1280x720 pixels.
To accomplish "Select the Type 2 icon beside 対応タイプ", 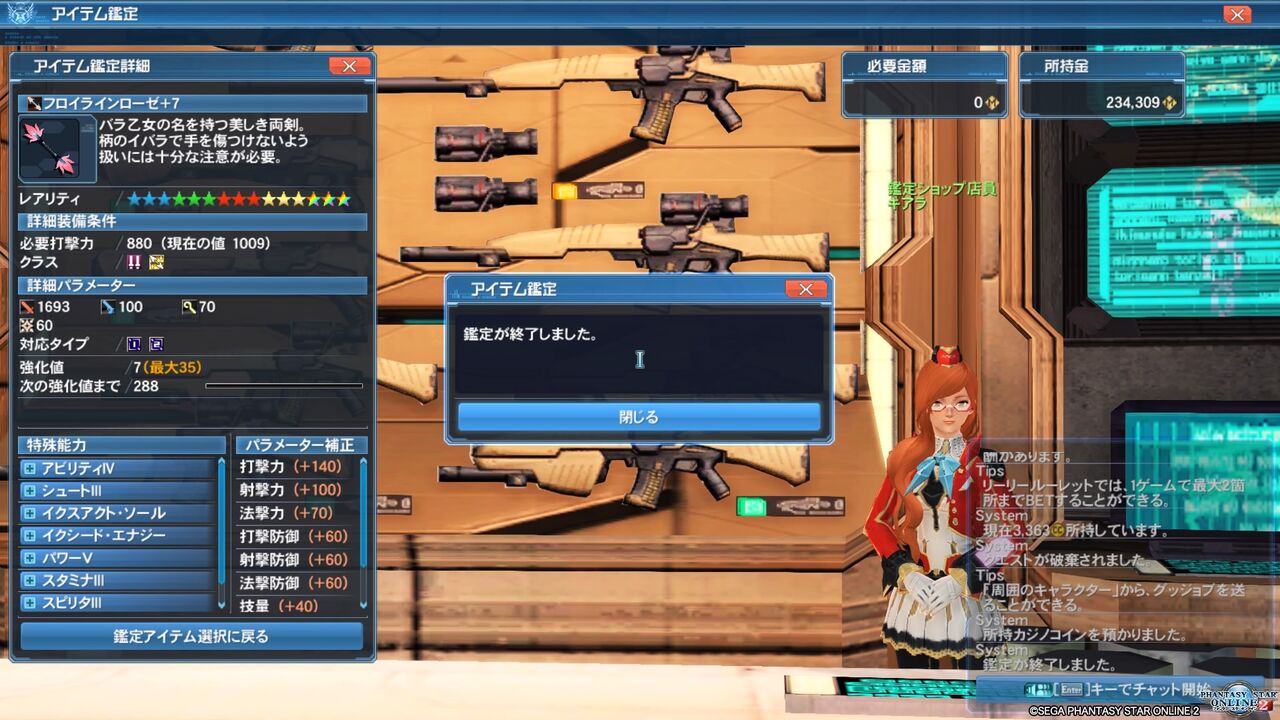I will 155,344.
